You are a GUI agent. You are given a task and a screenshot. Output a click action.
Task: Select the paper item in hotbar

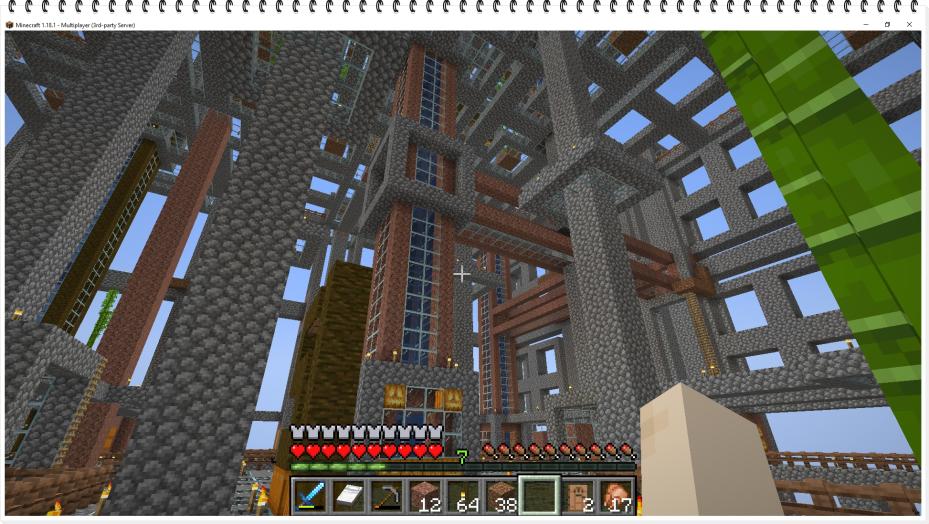347,495
